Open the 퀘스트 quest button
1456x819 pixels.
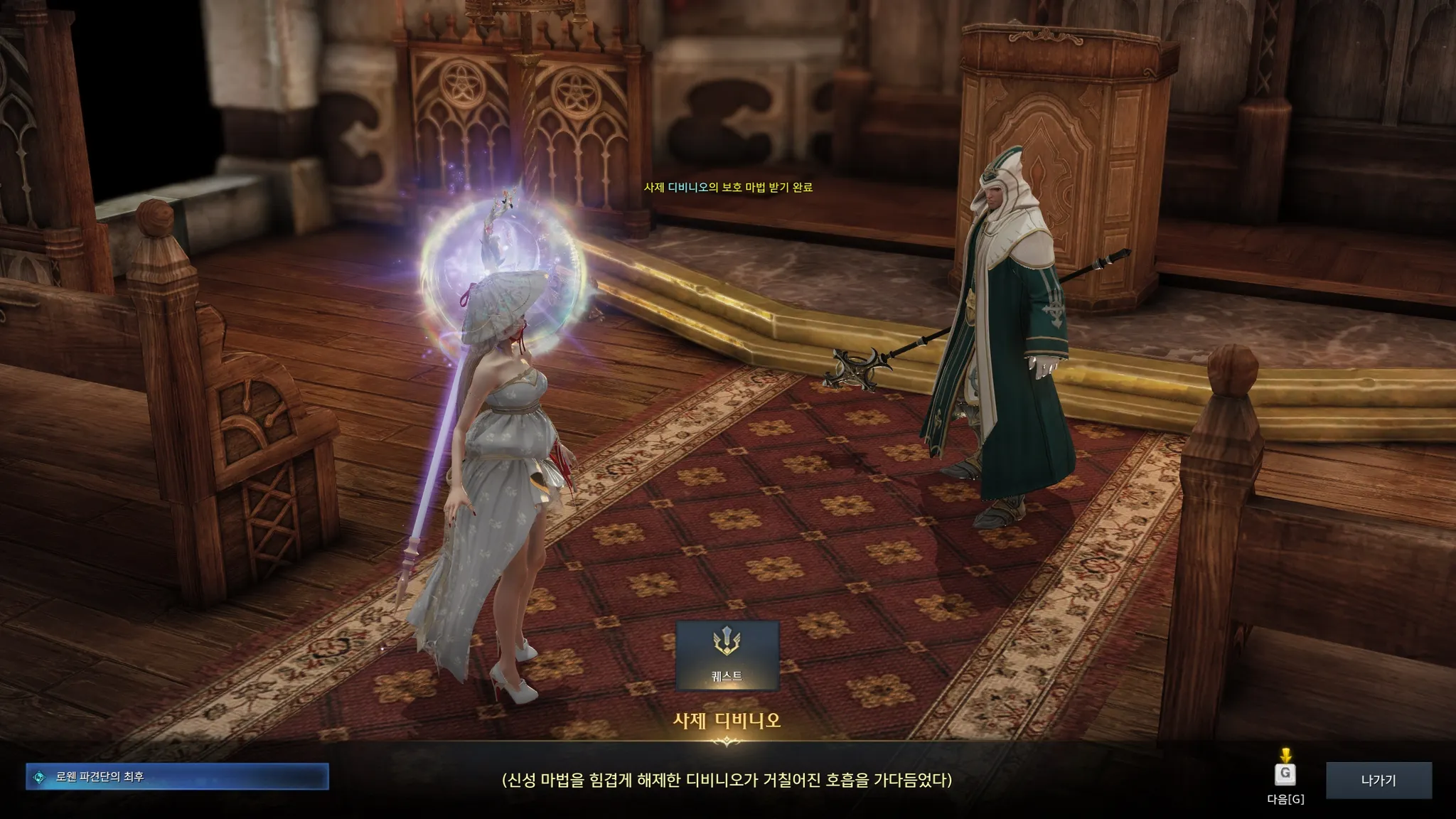pyautogui.click(x=727, y=655)
